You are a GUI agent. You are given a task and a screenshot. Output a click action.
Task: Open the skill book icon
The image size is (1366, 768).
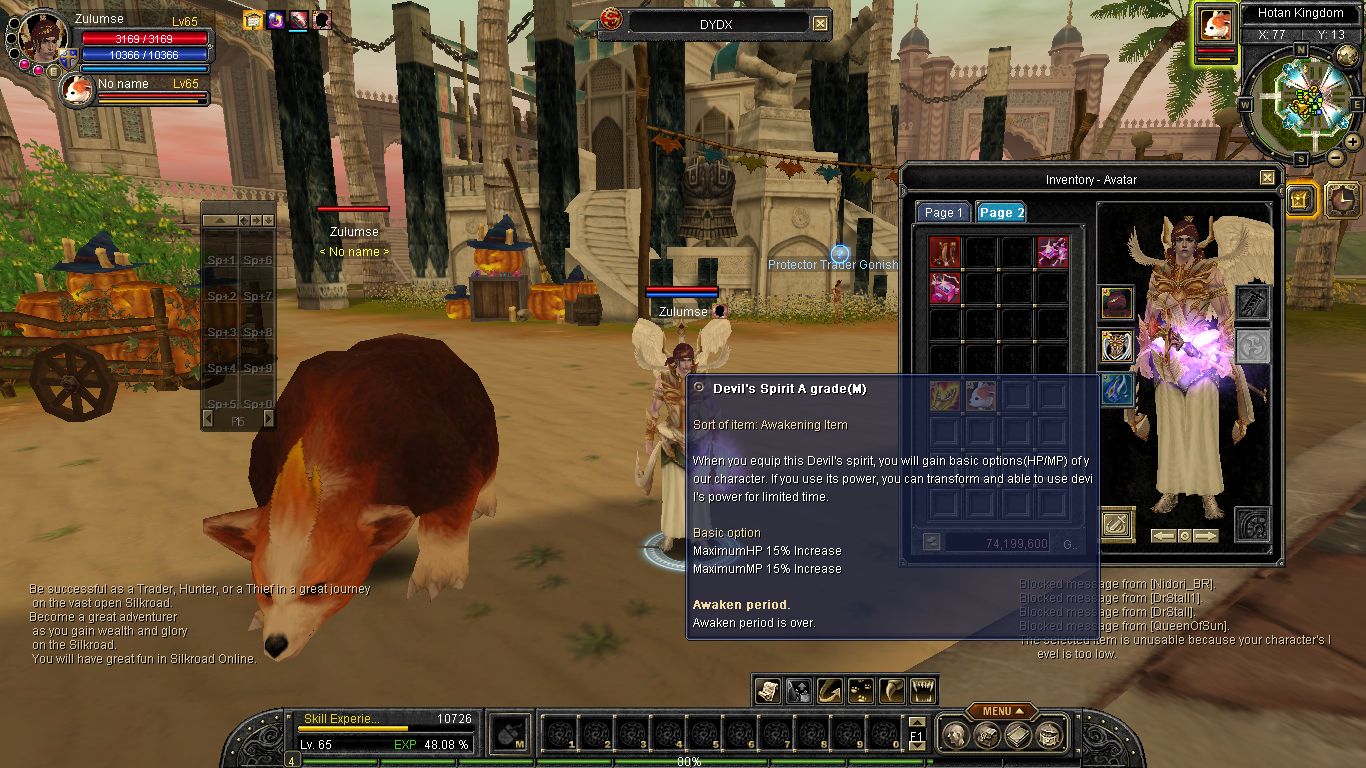coord(1018,736)
